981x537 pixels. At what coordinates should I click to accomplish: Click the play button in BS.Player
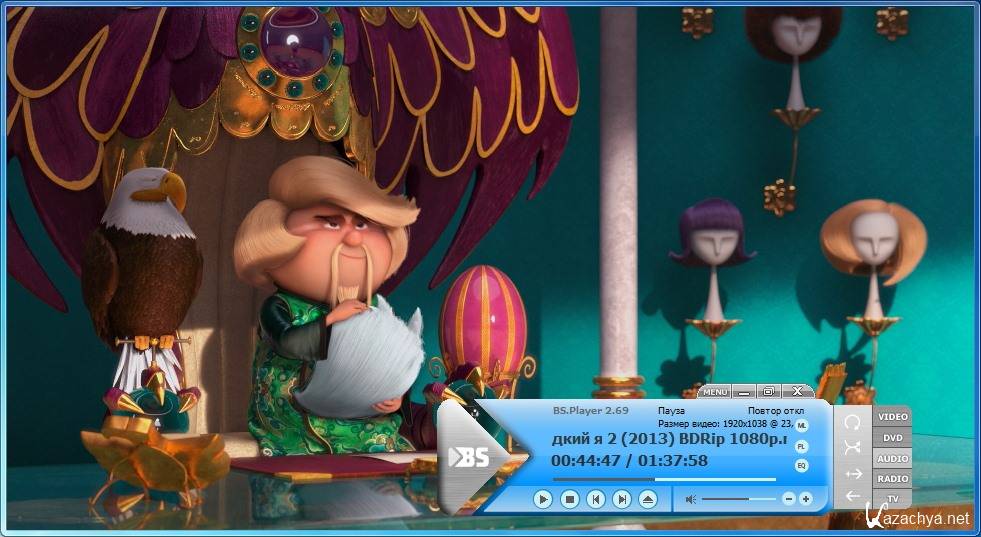tap(542, 498)
